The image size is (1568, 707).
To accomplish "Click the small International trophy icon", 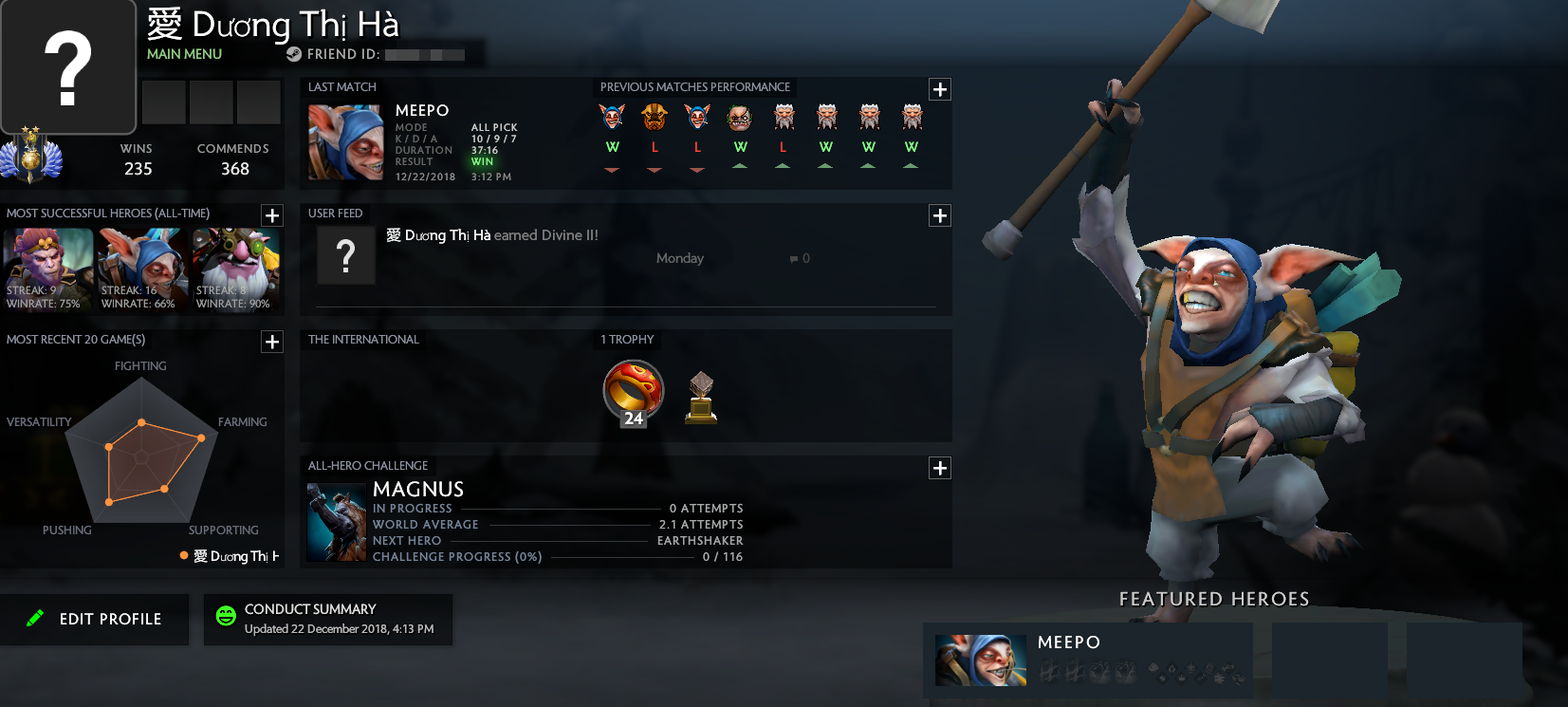I will (x=700, y=397).
